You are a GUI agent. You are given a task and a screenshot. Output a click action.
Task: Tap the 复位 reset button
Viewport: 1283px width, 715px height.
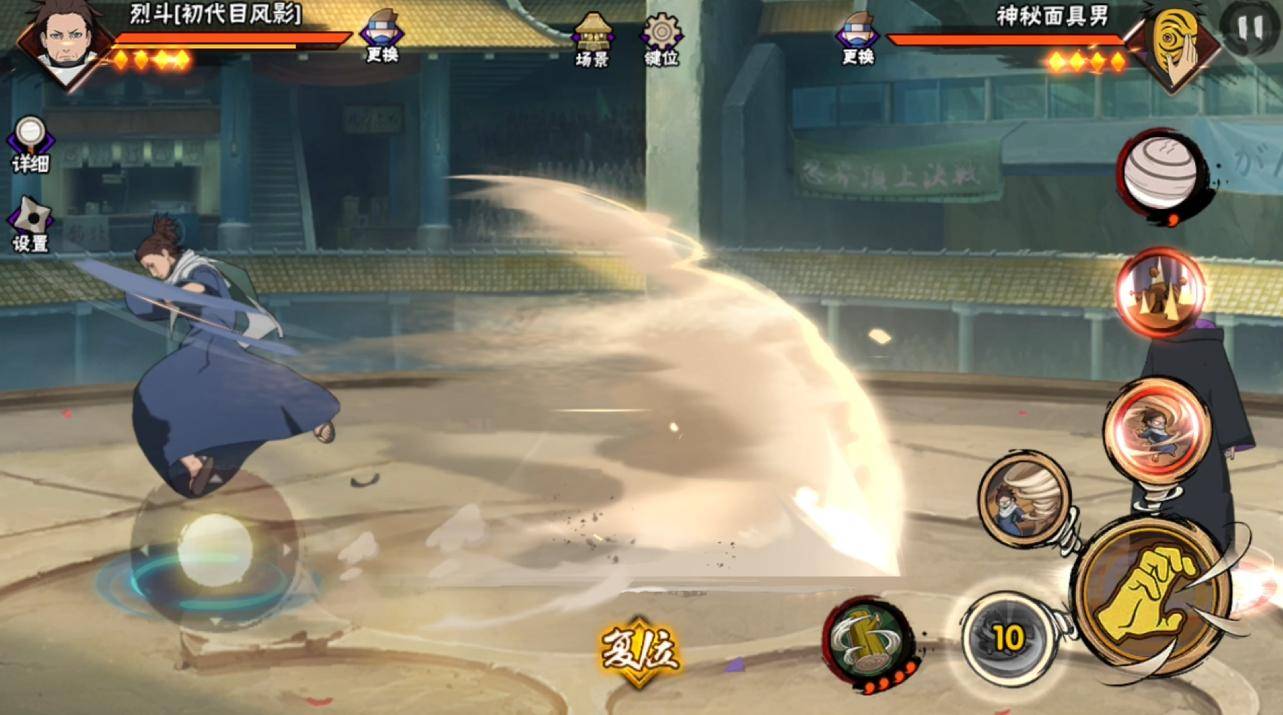pyautogui.click(x=640, y=653)
